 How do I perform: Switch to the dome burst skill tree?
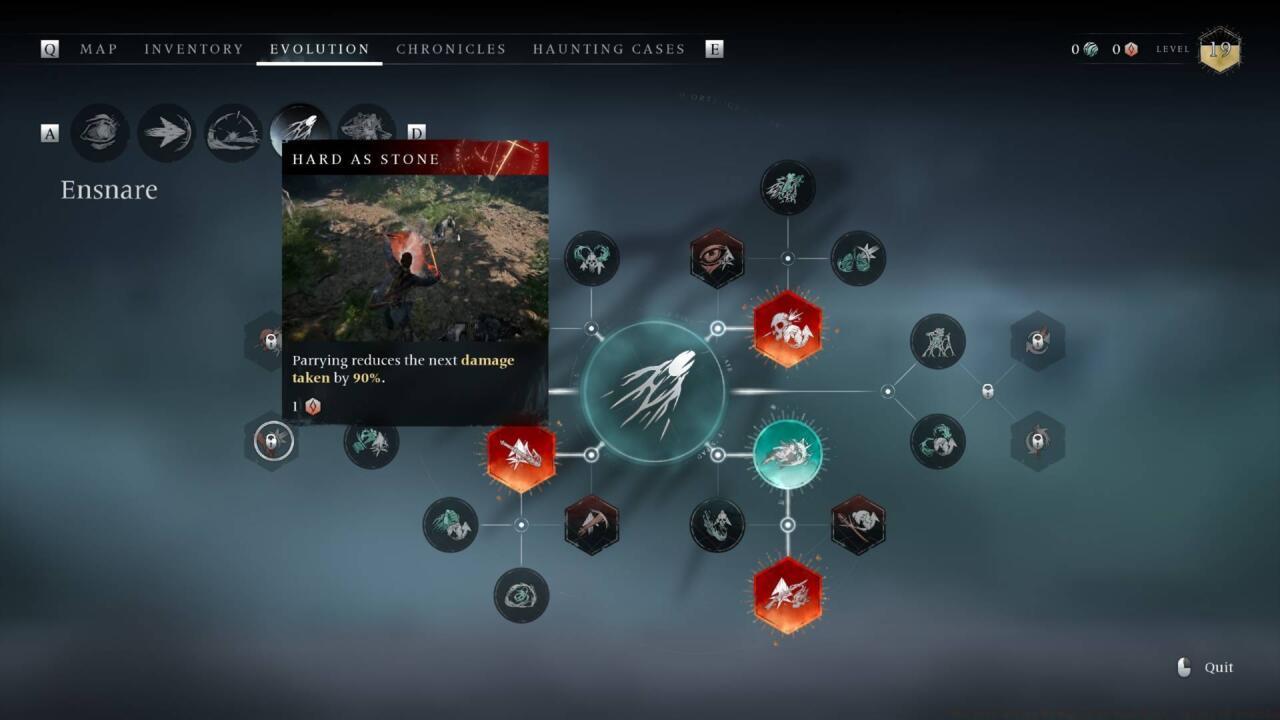pyautogui.click(x=233, y=132)
